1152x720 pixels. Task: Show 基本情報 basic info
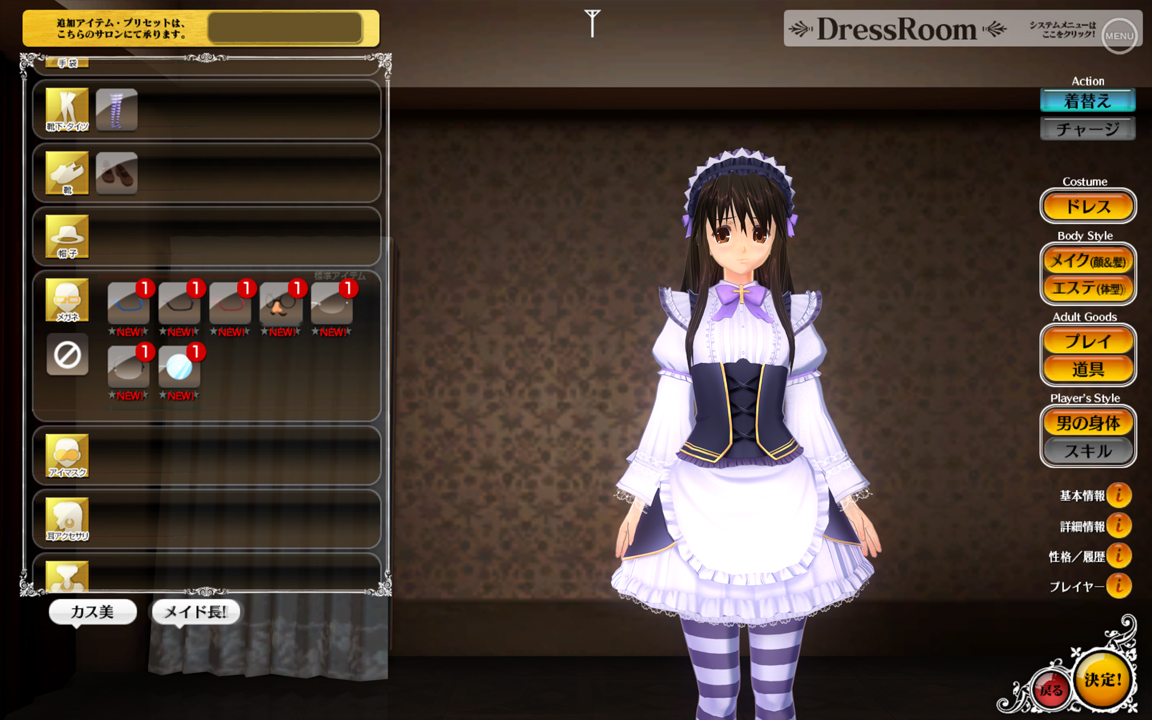coord(1118,495)
